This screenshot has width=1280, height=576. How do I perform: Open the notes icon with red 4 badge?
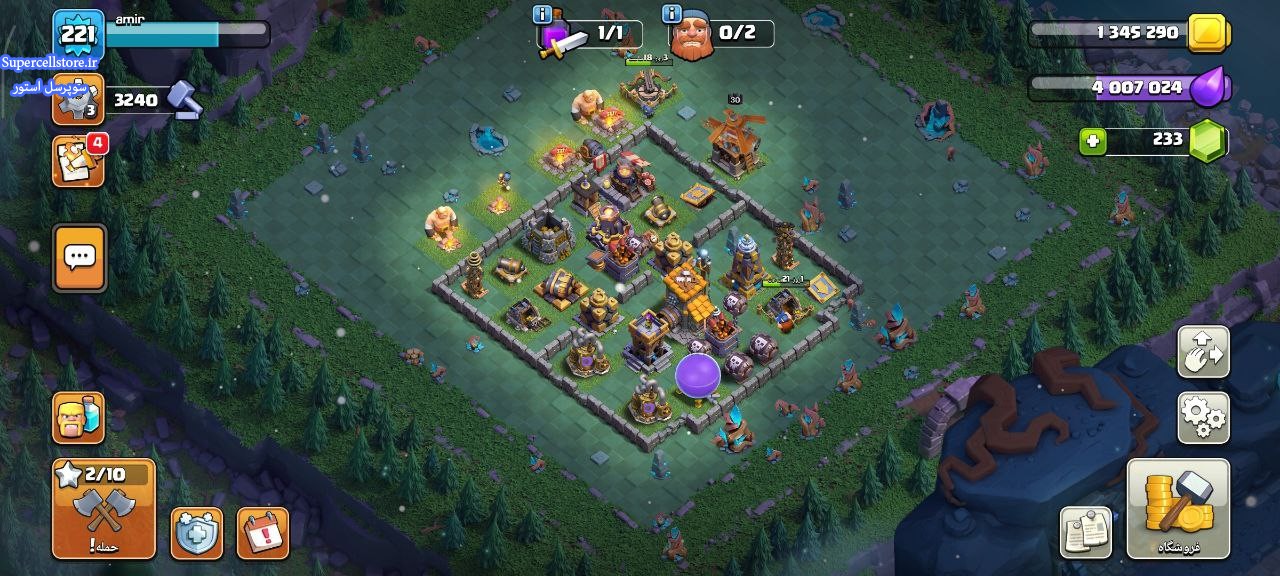[78, 161]
